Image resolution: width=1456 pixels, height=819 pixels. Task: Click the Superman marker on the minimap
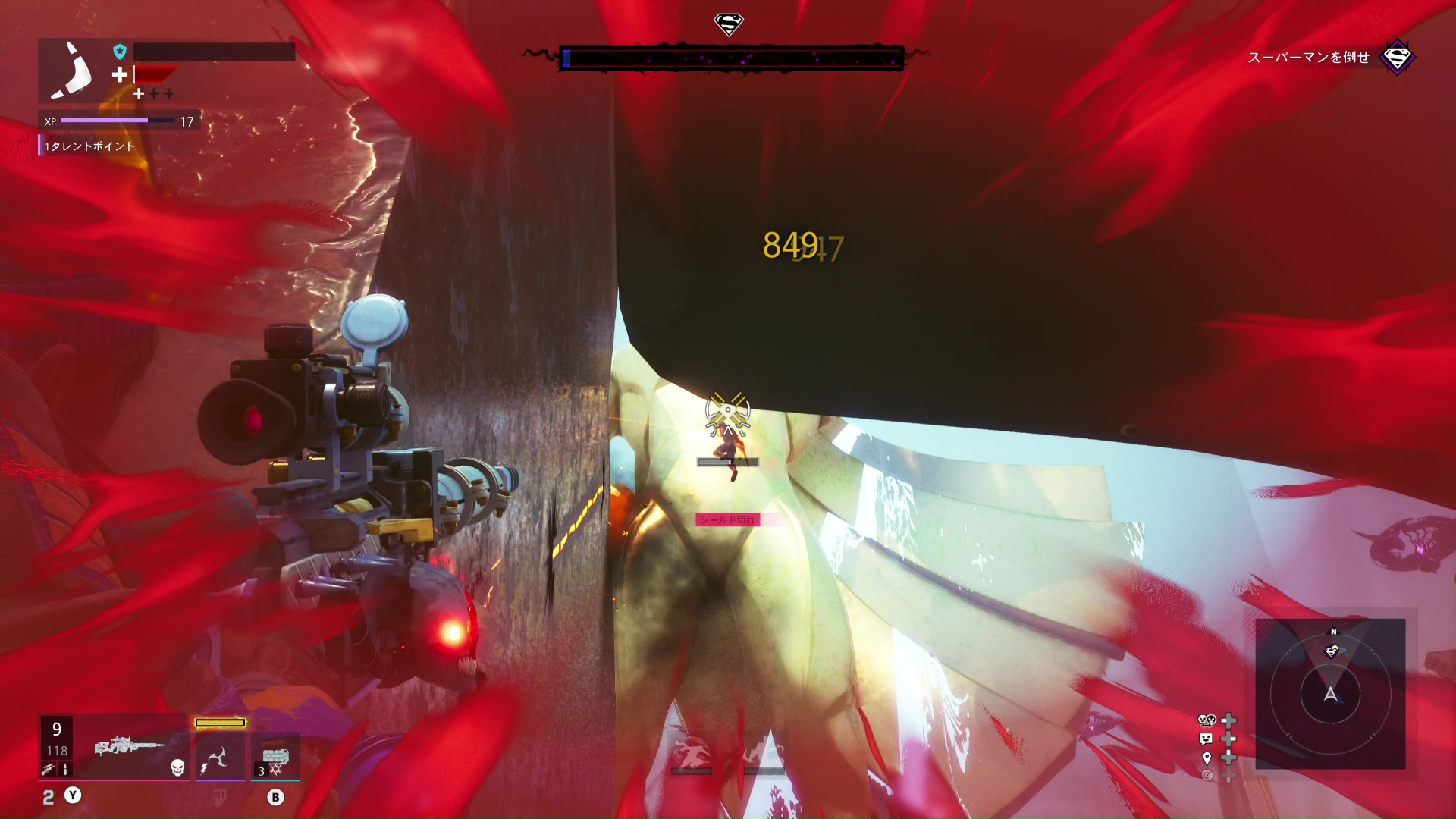pos(1332,651)
